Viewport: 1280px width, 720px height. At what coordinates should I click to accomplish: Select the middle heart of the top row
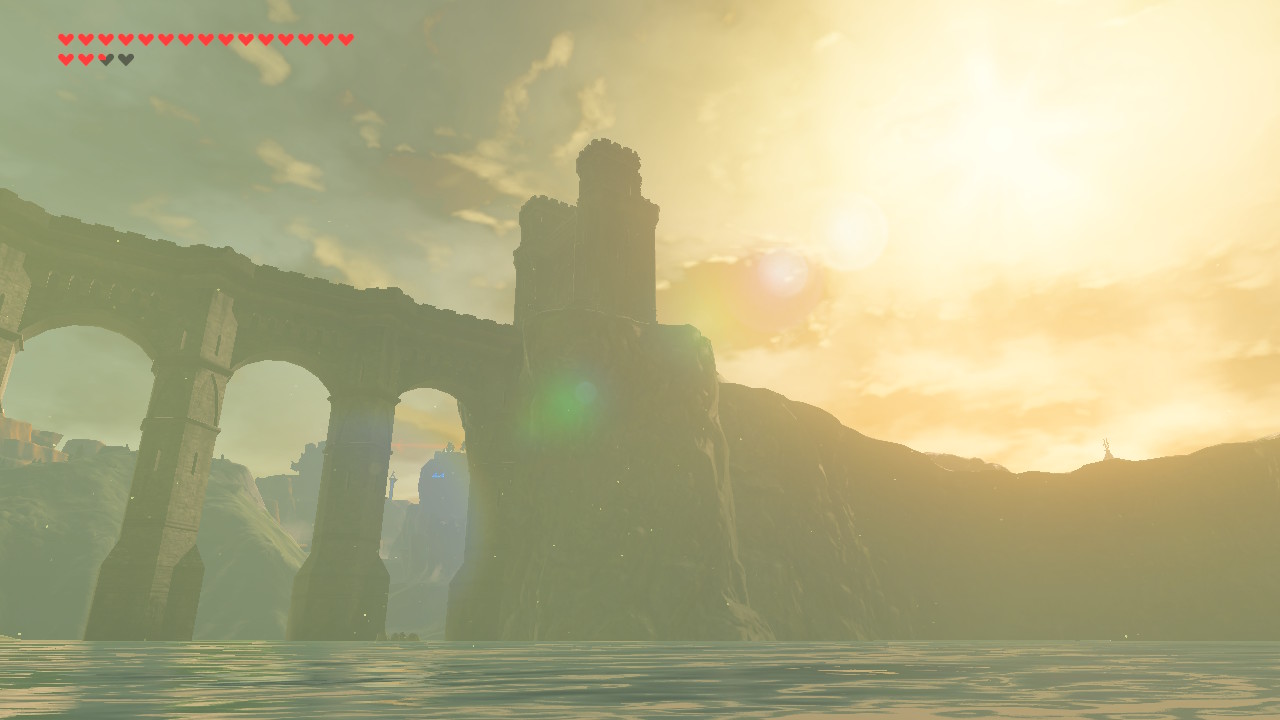205,40
